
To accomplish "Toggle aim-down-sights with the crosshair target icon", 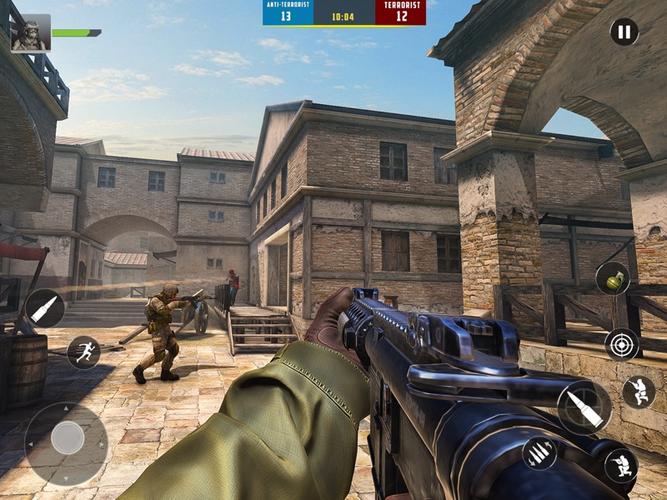I will pos(622,344).
